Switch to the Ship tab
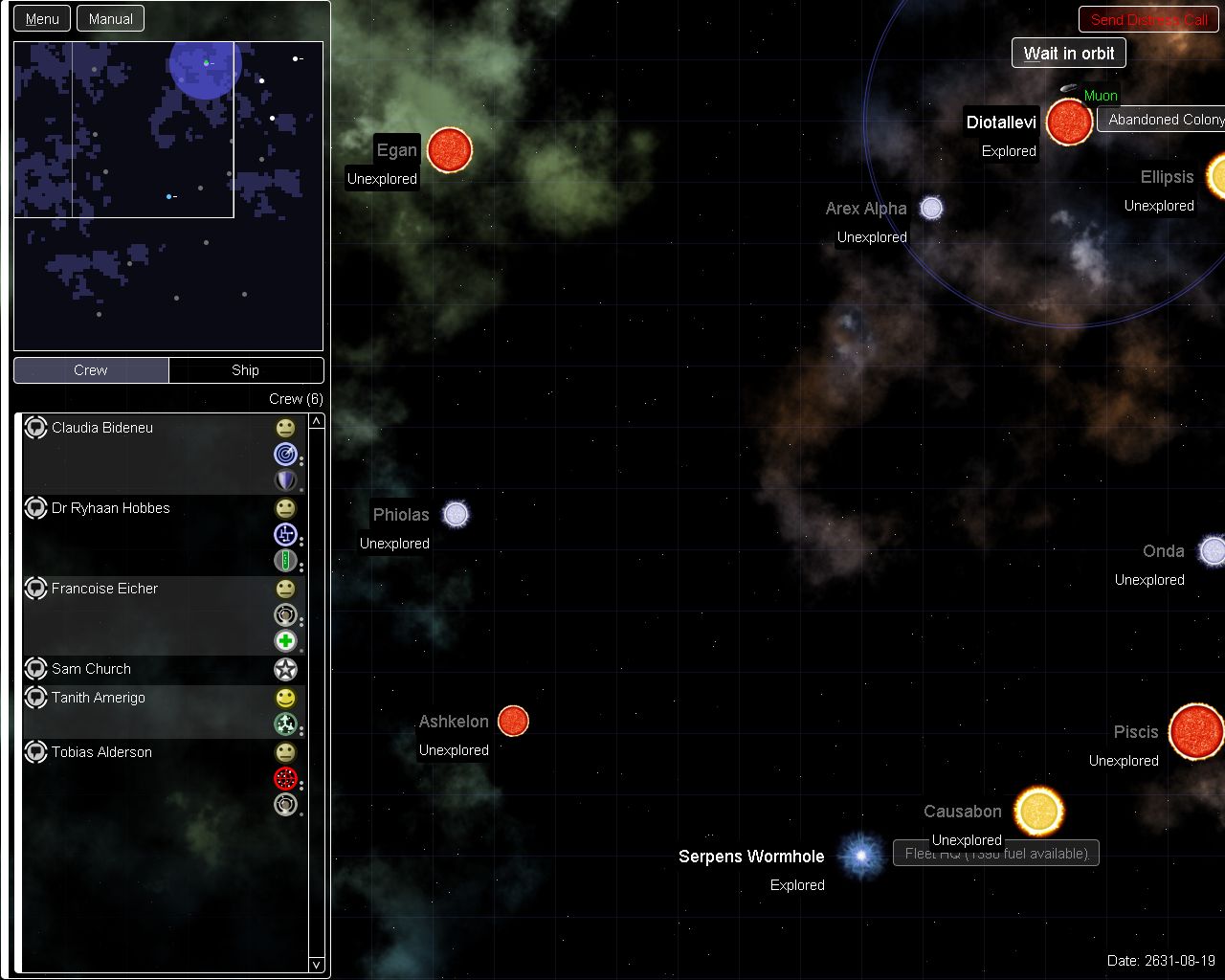The height and width of the screenshot is (980, 1225). coord(245,369)
